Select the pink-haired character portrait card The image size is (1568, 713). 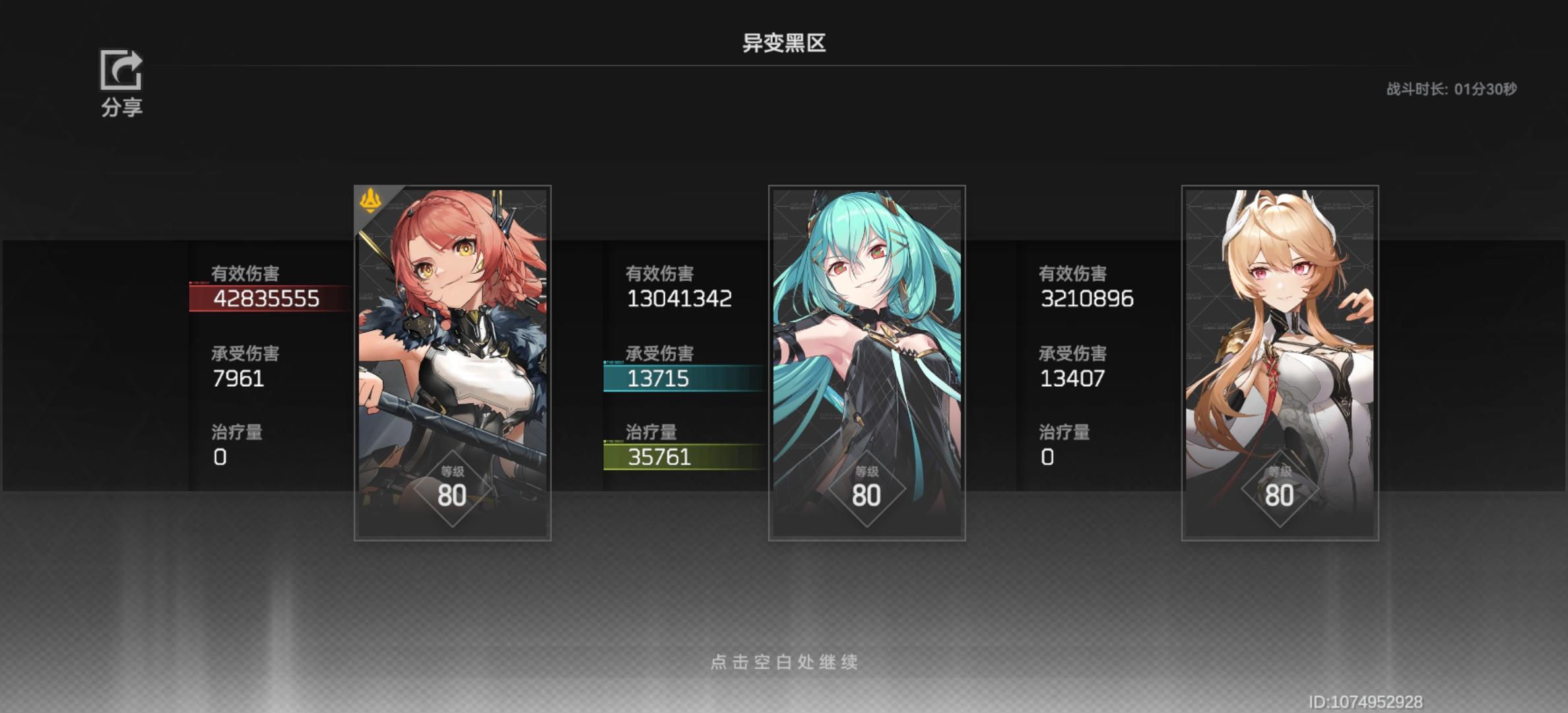[452, 363]
